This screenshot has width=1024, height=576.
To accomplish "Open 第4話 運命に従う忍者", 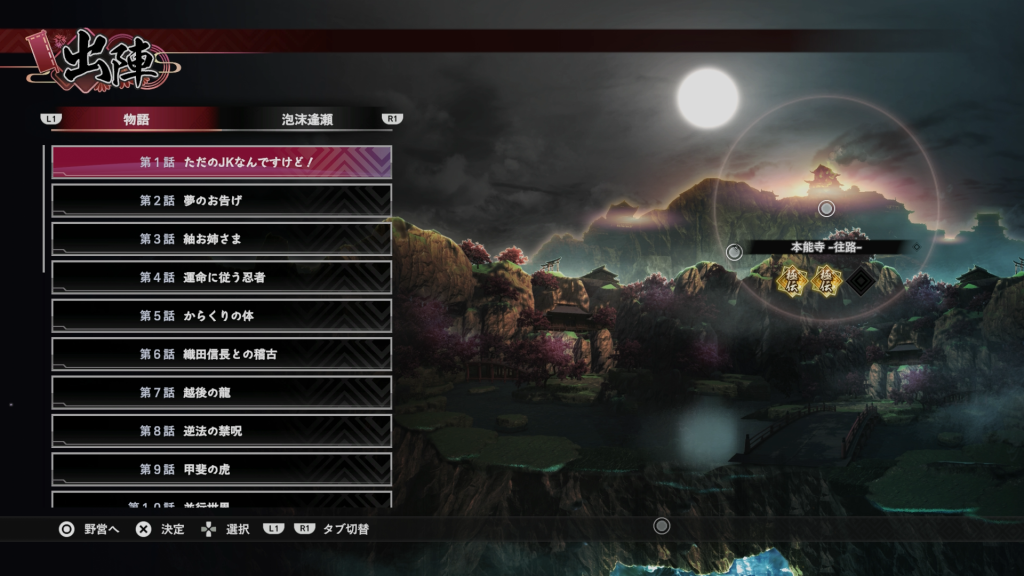I will point(221,277).
